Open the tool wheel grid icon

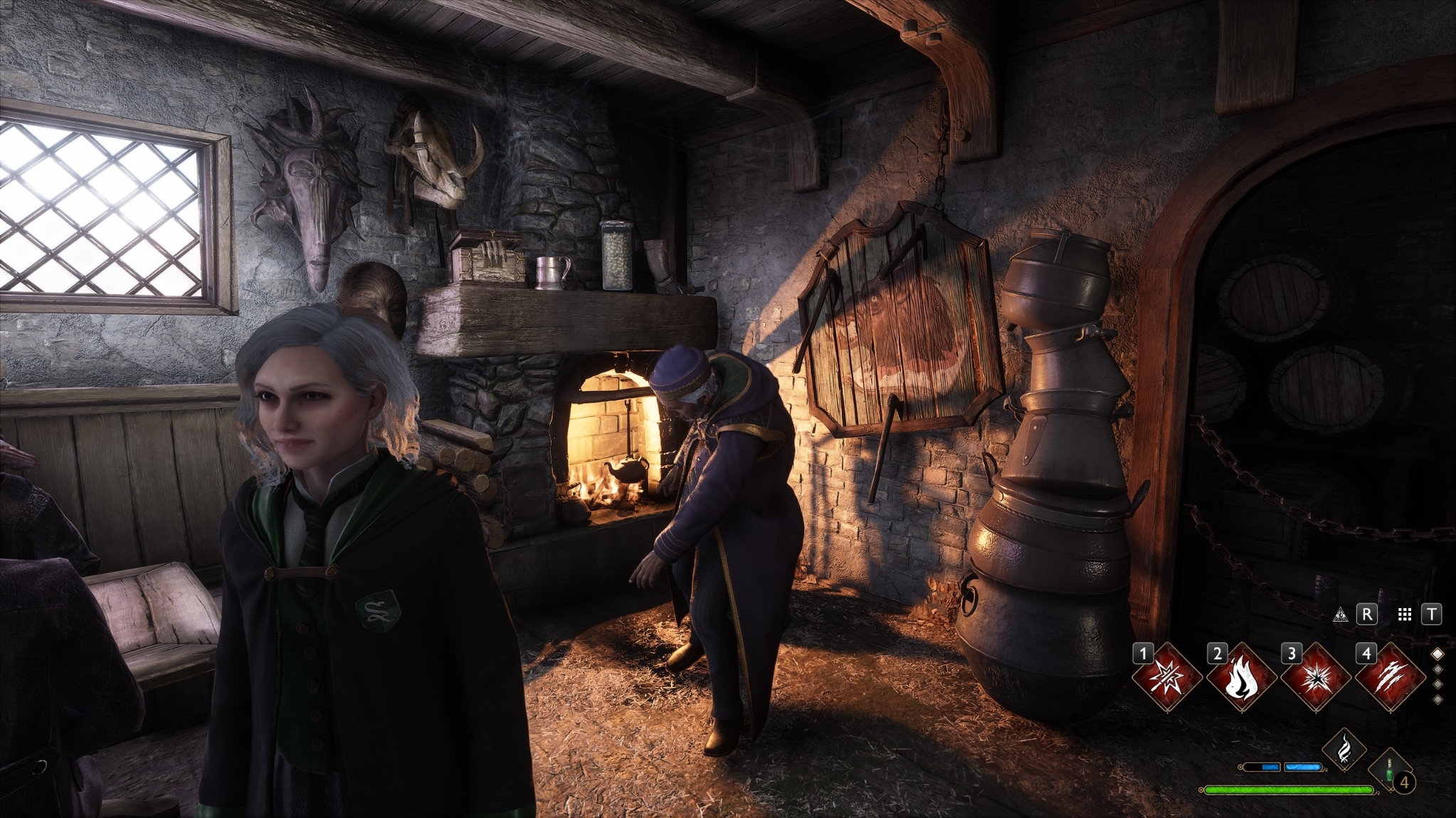click(x=1405, y=615)
